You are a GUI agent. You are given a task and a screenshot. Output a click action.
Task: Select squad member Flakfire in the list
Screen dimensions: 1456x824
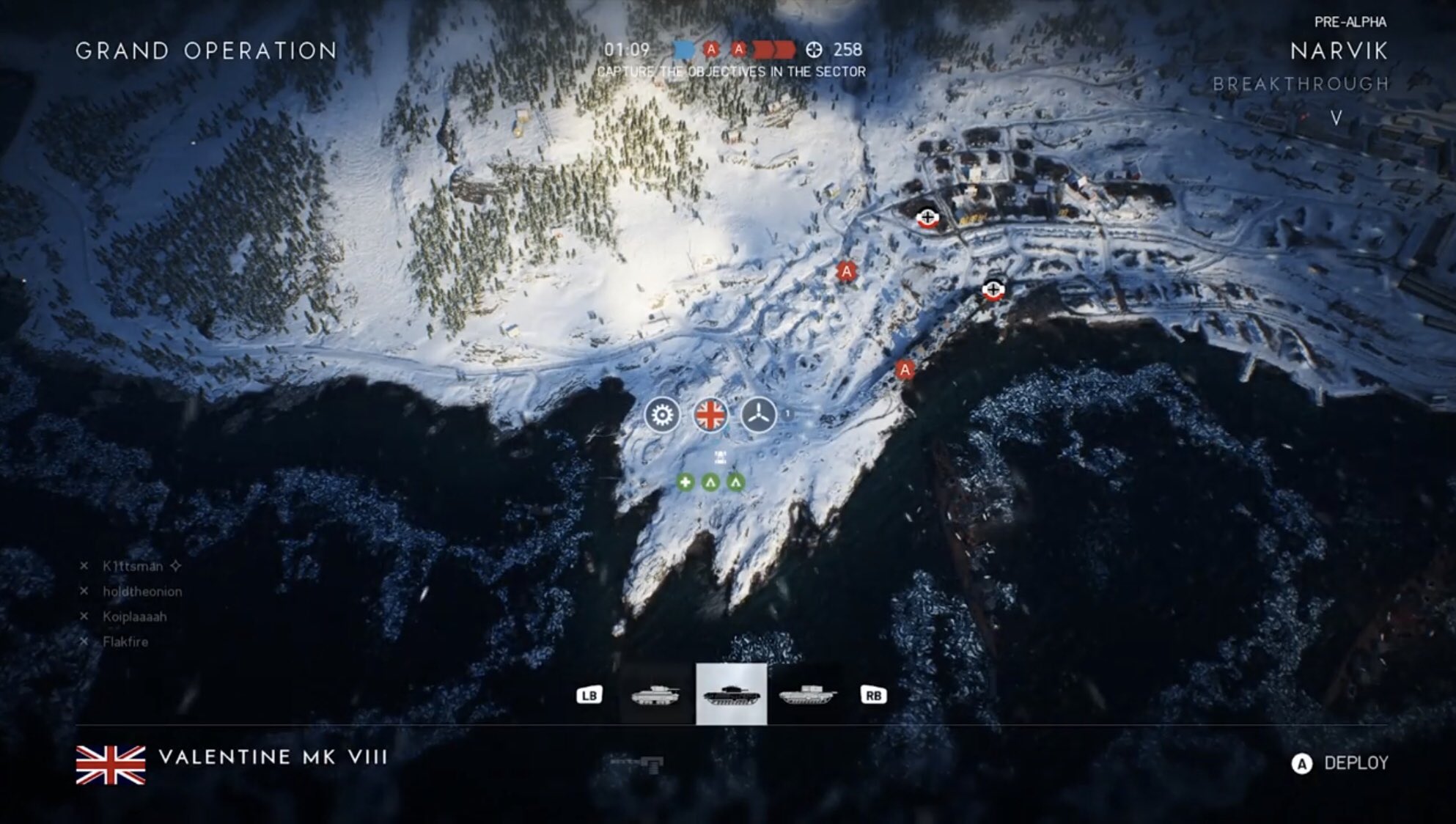point(125,641)
